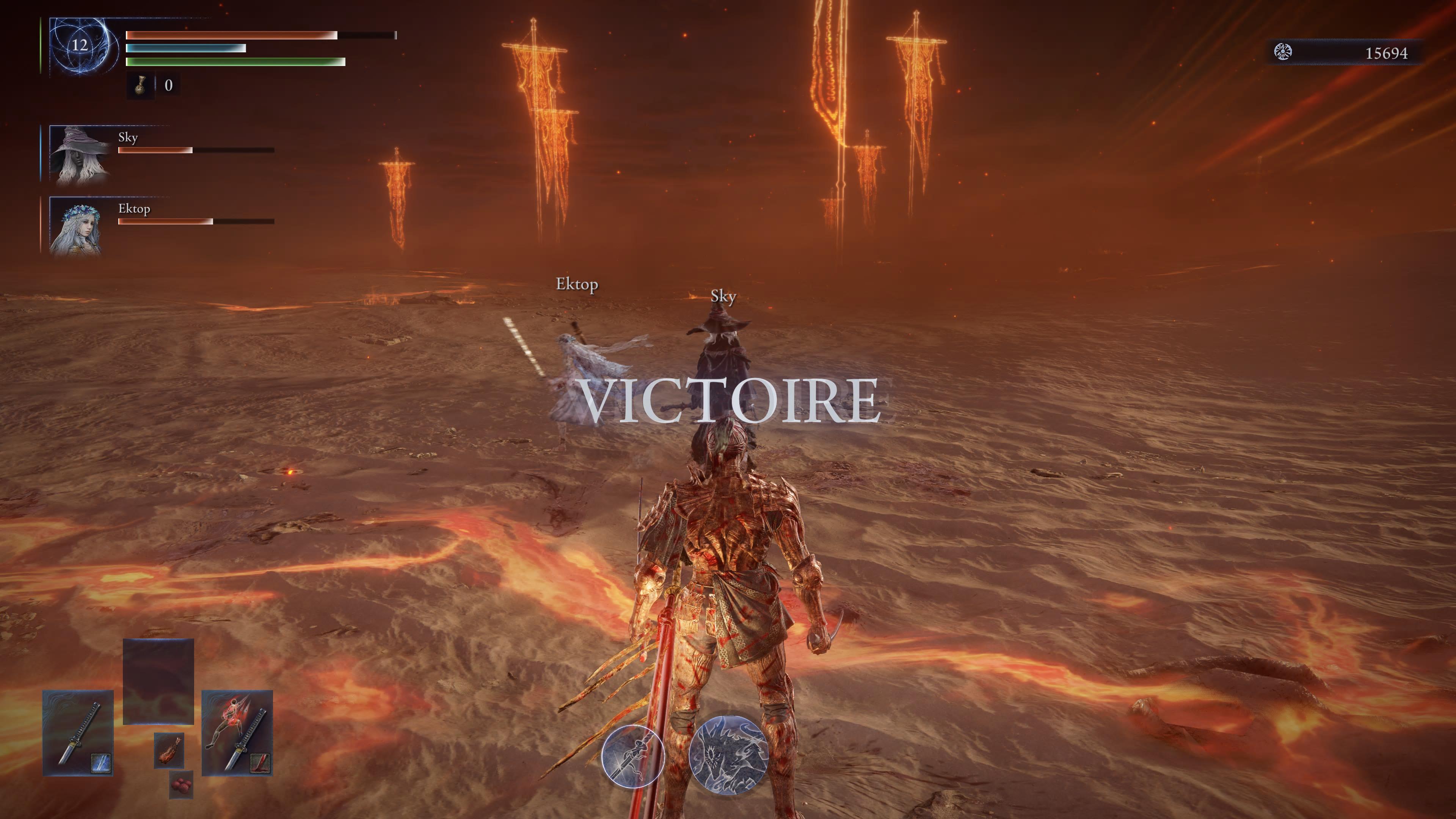Use the roasted meat item slot
Screen dimensions: 1456x819
click(x=168, y=750)
